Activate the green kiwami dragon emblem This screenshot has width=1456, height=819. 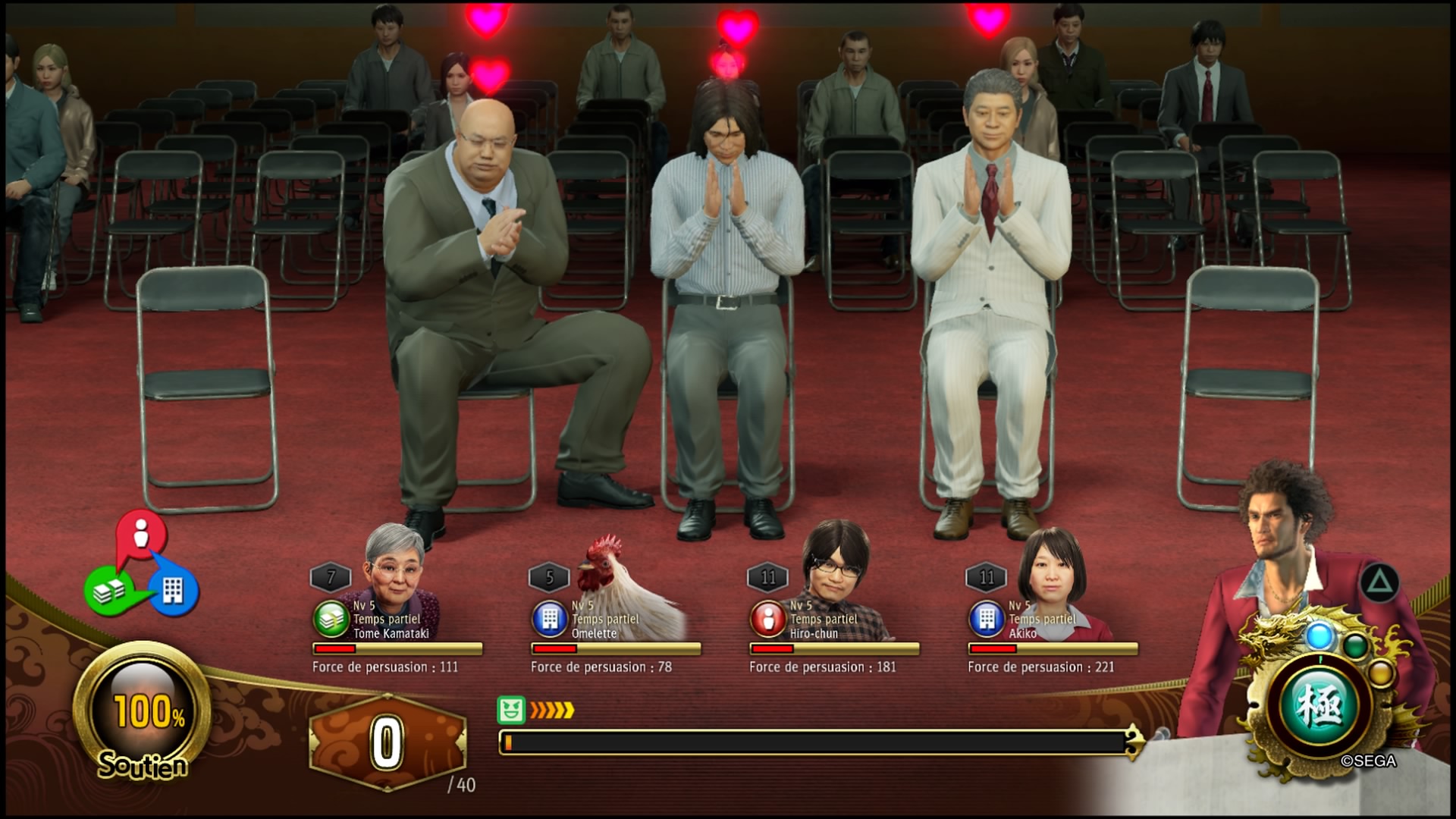pyautogui.click(x=1319, y=707)
